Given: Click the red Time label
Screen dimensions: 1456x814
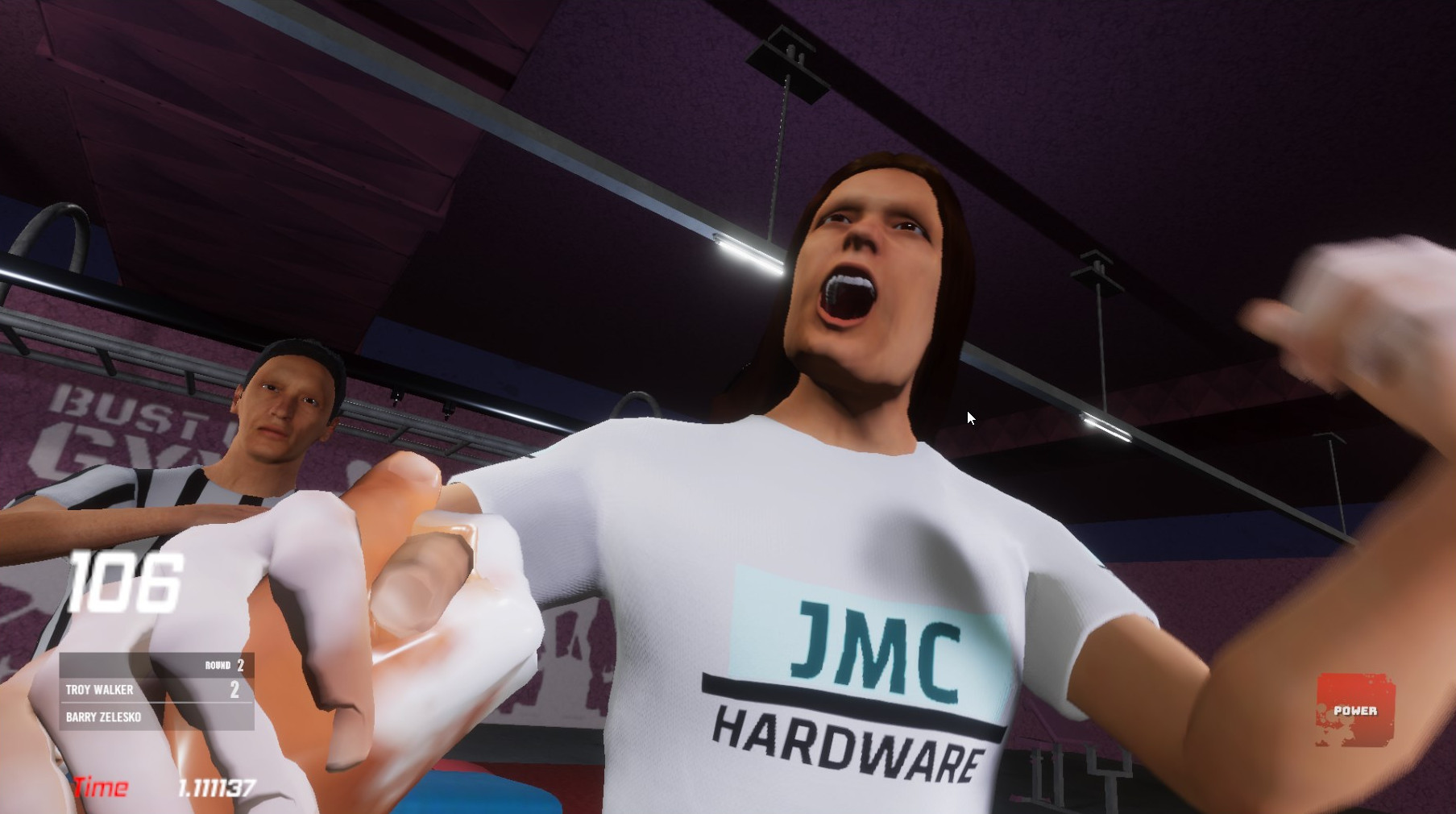Looking at the screenshot, I should [102, 787].
